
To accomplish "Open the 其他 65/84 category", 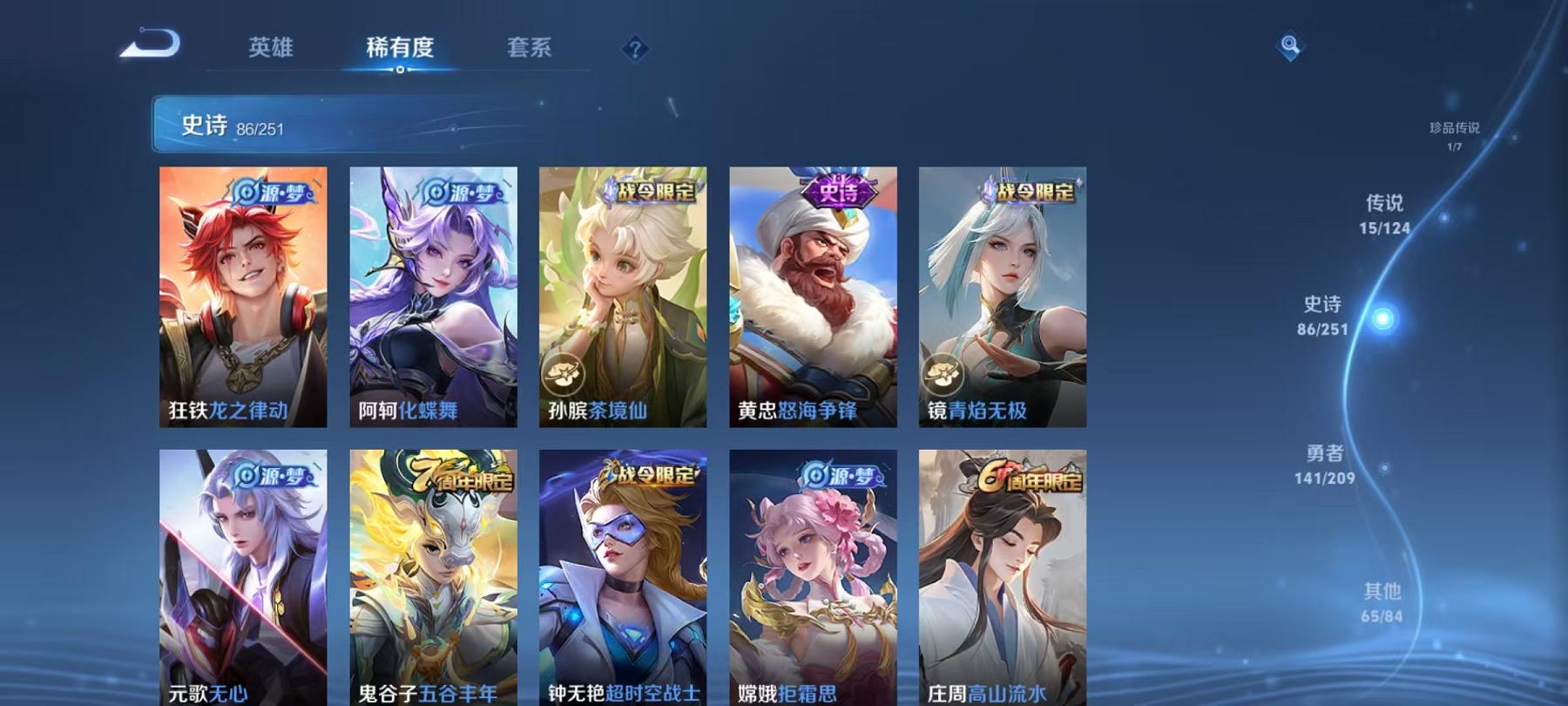I will point(1381,601).
